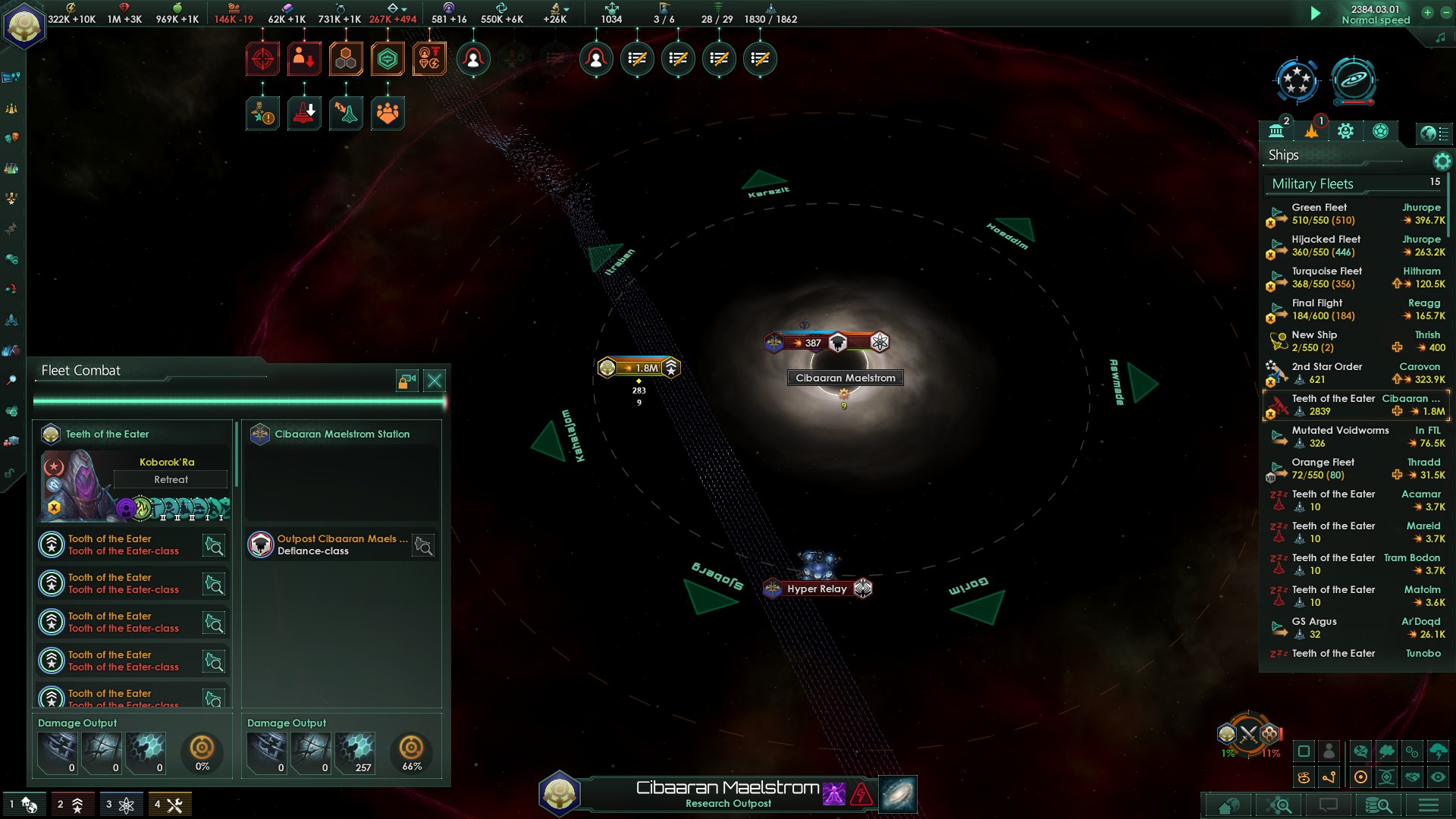Select control group 3

coord(120,805)
